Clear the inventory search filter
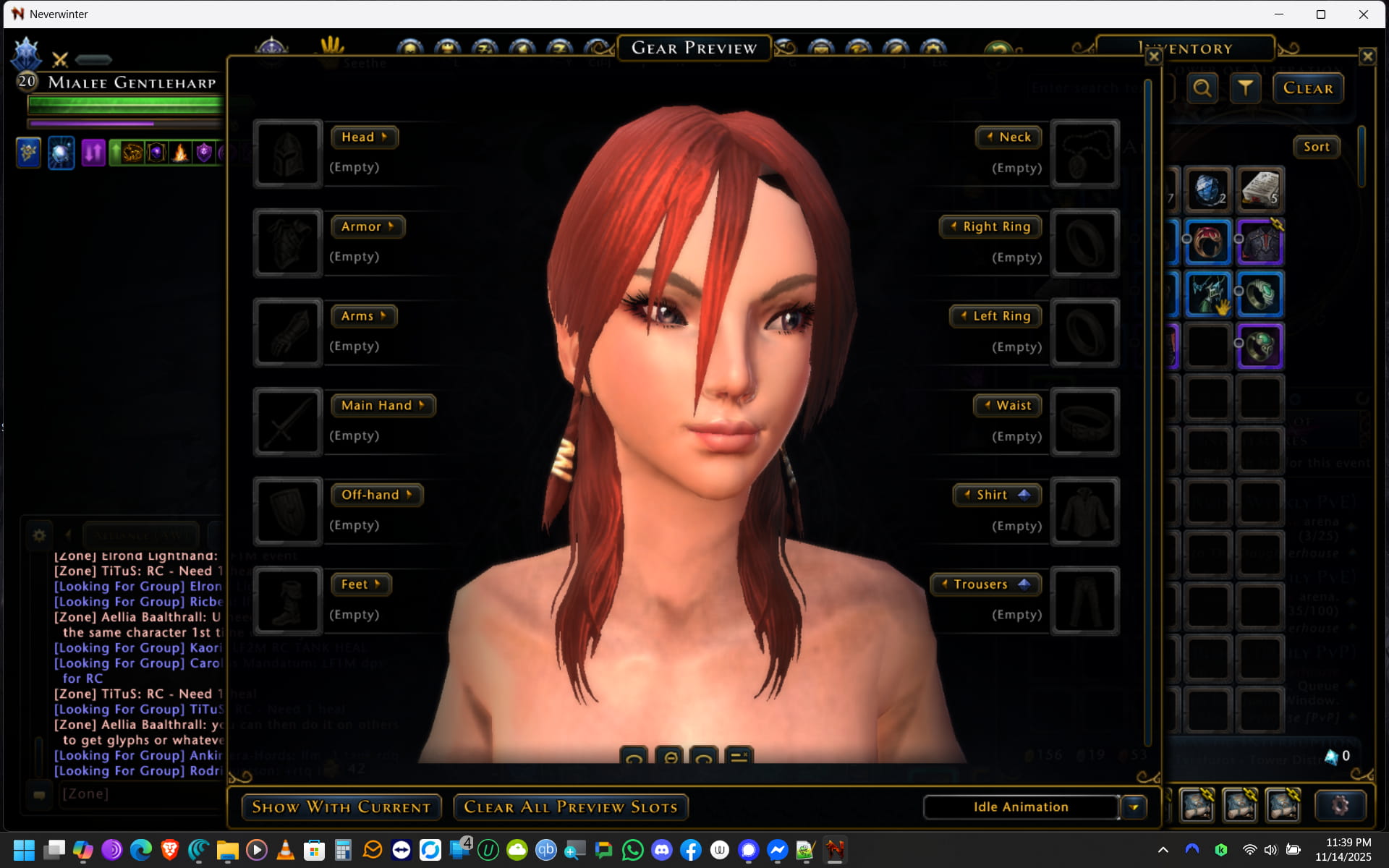The height and width of the screenshot is (868, 1389). [1307, 88]
